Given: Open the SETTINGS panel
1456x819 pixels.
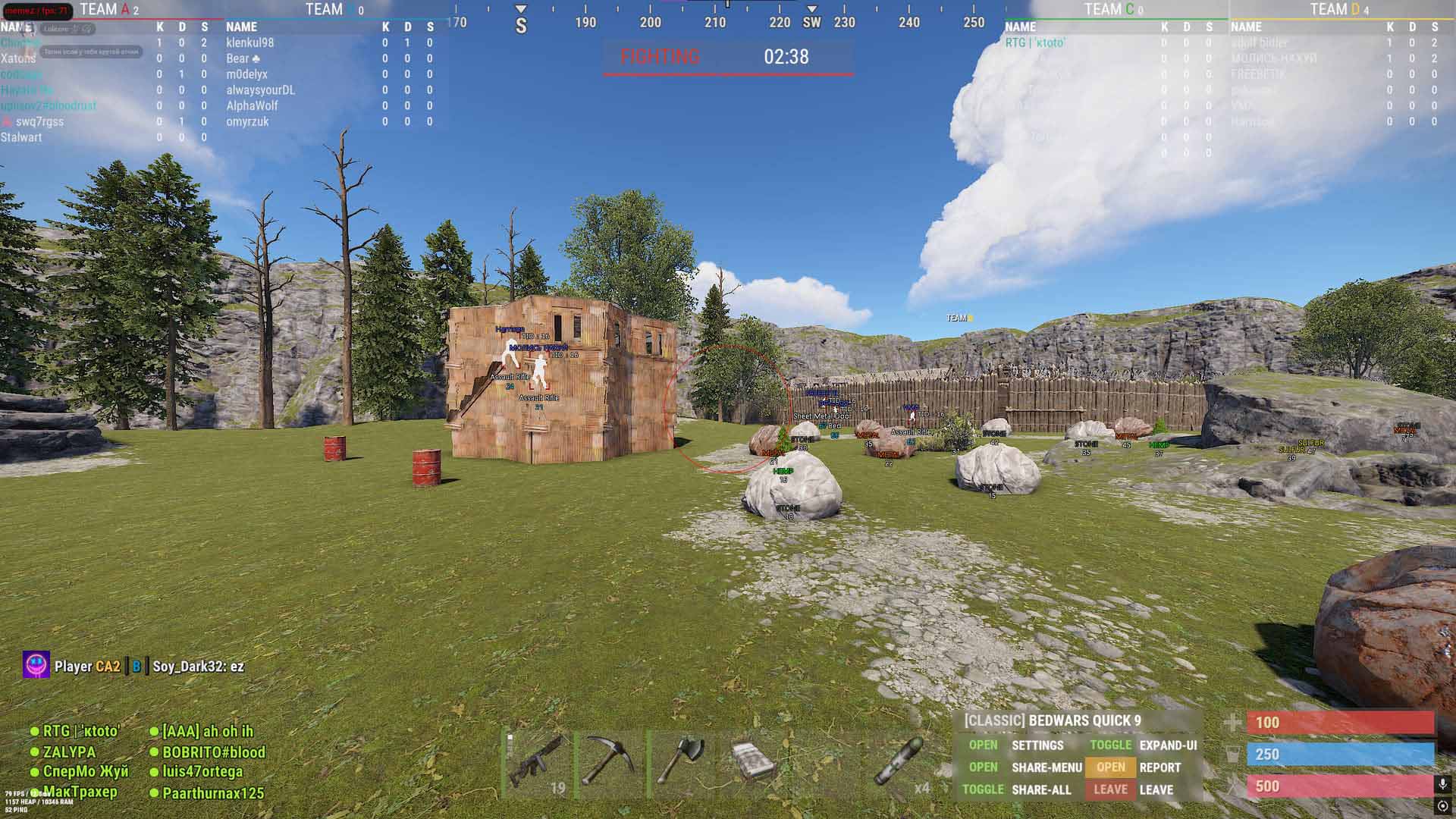Looking at the screenshot, I should click(1037, 745).
